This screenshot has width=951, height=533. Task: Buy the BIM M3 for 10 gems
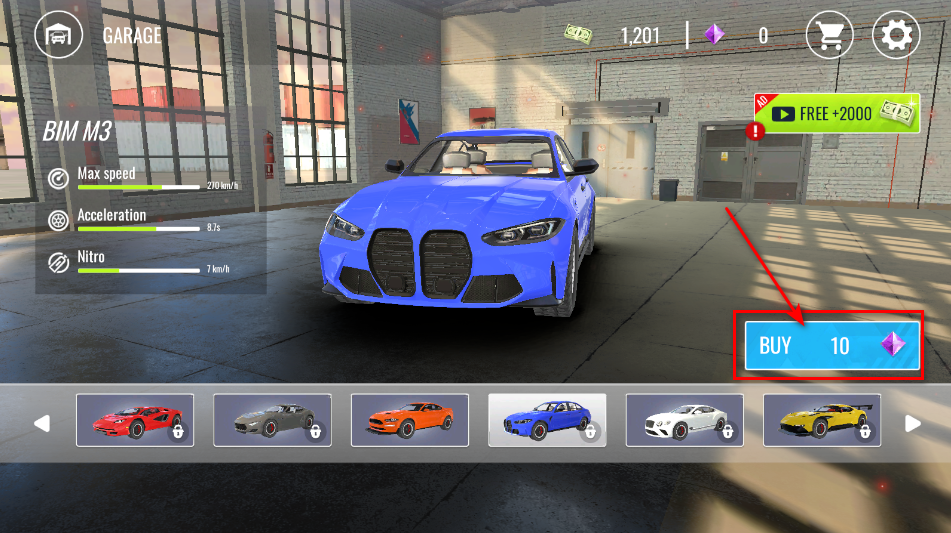830,346
